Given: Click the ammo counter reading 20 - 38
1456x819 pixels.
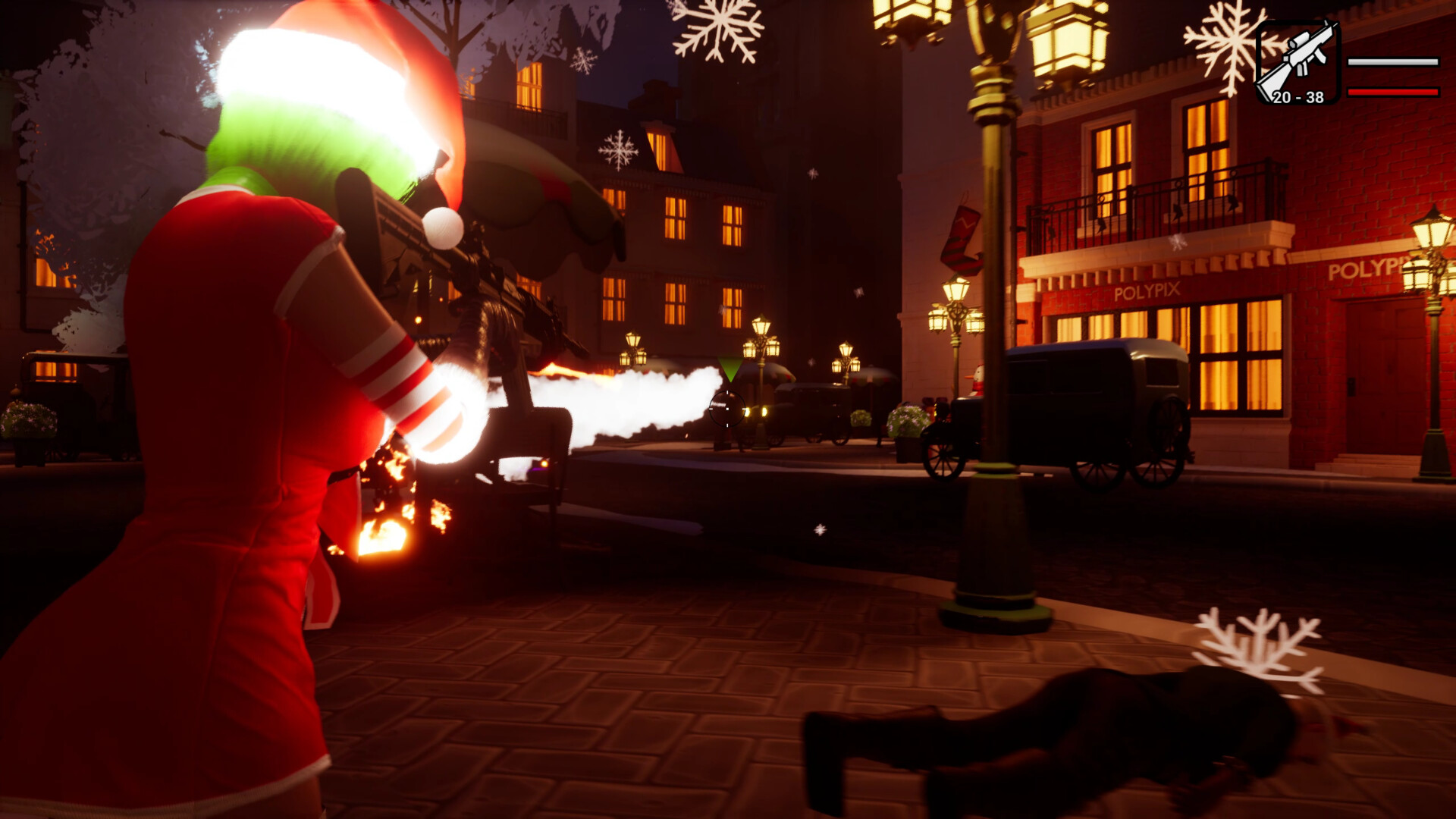Looking at the screenshot, I should [1299, 98].
